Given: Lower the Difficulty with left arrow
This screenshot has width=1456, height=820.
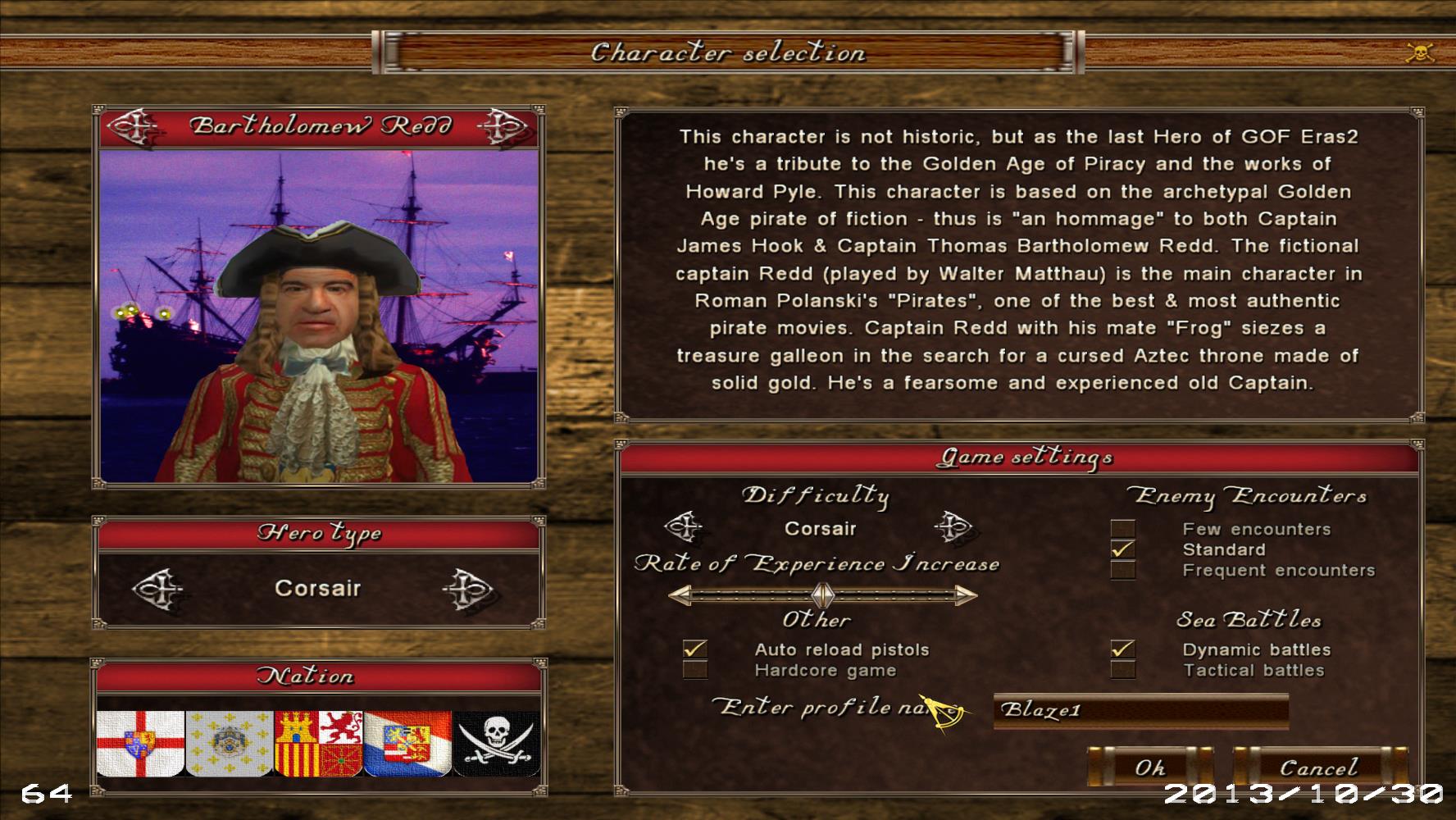Looking at the screenshot, I should [682, 527].
